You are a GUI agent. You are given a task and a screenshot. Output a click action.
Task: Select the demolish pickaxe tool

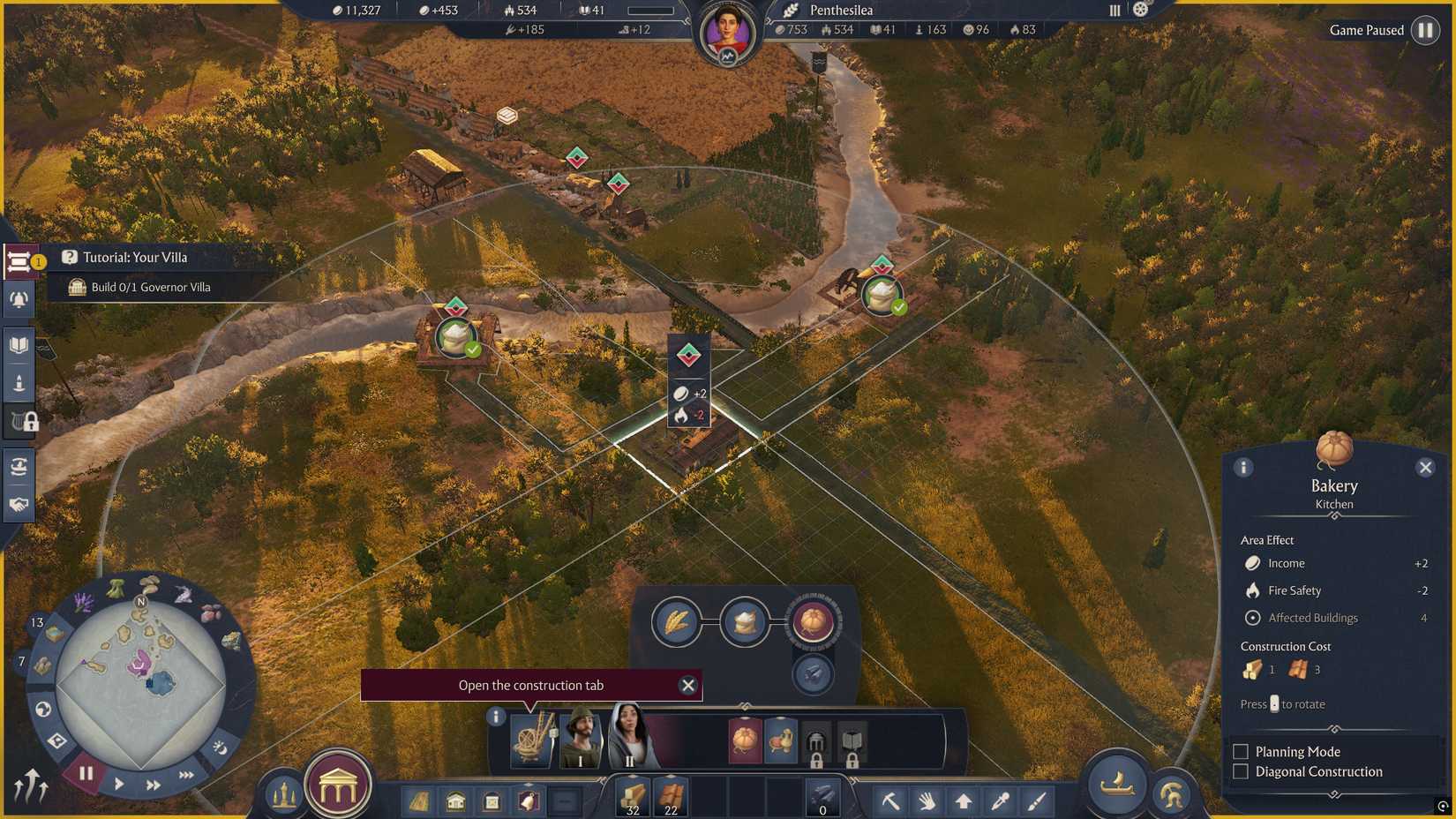pos(889,803)
